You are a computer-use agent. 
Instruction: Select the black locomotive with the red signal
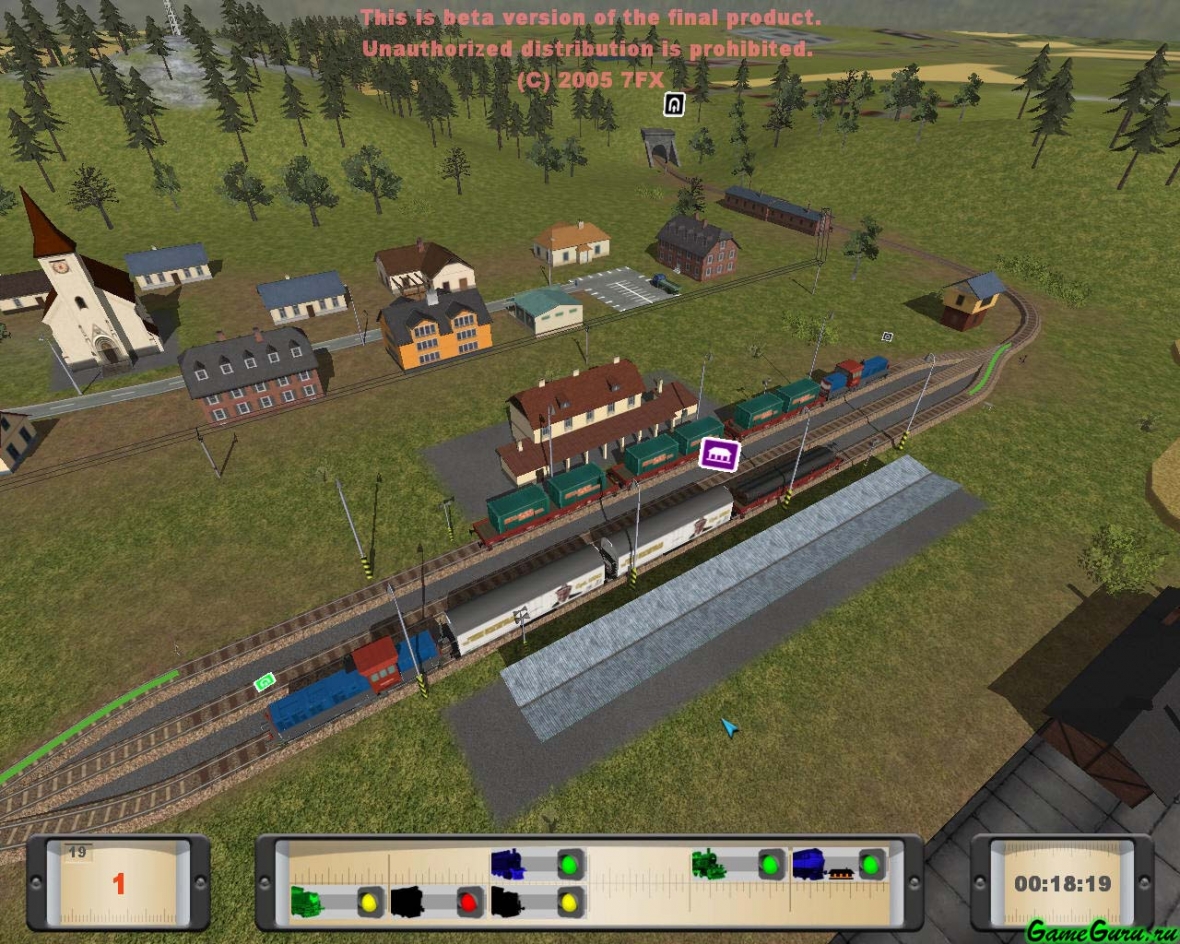[407, 902]
